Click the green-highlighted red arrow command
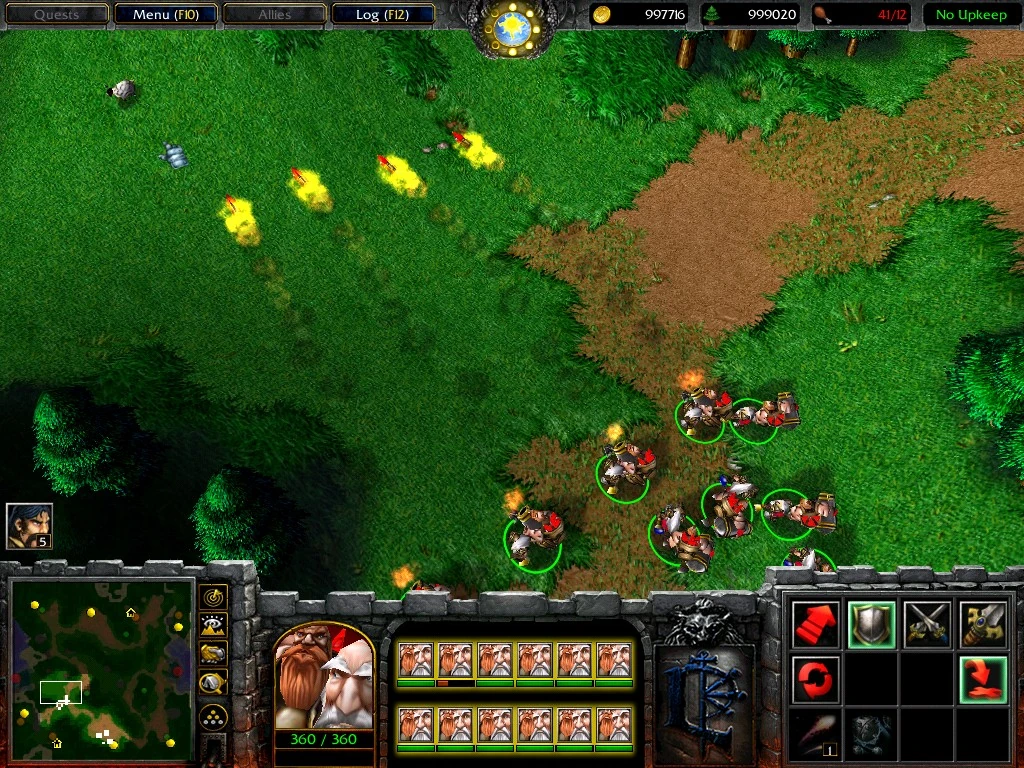The width and height of the screenshot is (1024, 768). pos(982,680)
